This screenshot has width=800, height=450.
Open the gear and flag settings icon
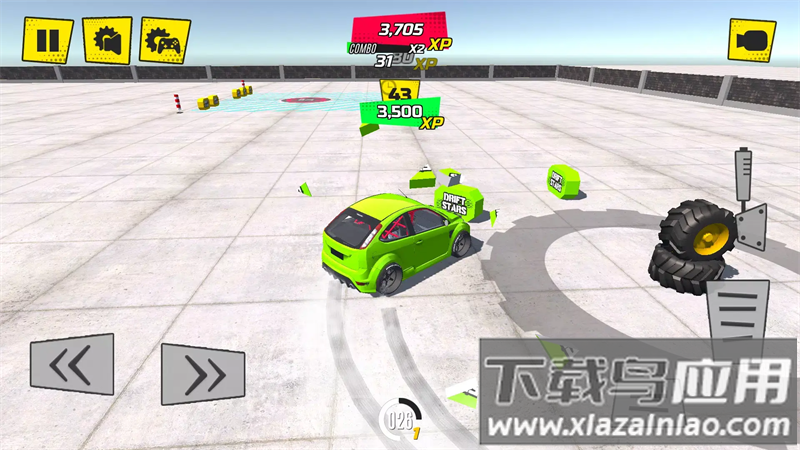107,41
